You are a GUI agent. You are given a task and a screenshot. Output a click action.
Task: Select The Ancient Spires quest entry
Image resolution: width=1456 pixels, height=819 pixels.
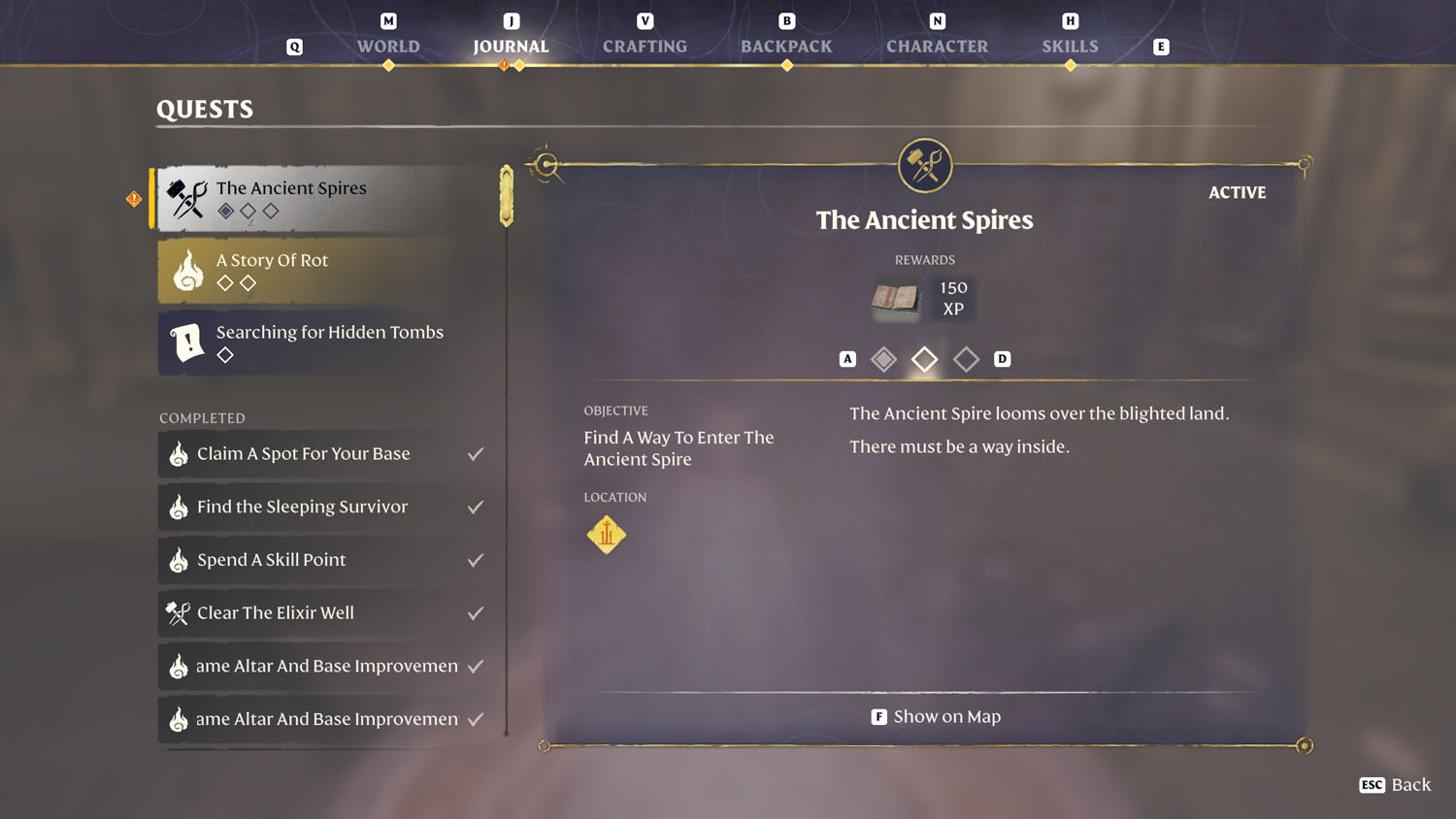327,198
